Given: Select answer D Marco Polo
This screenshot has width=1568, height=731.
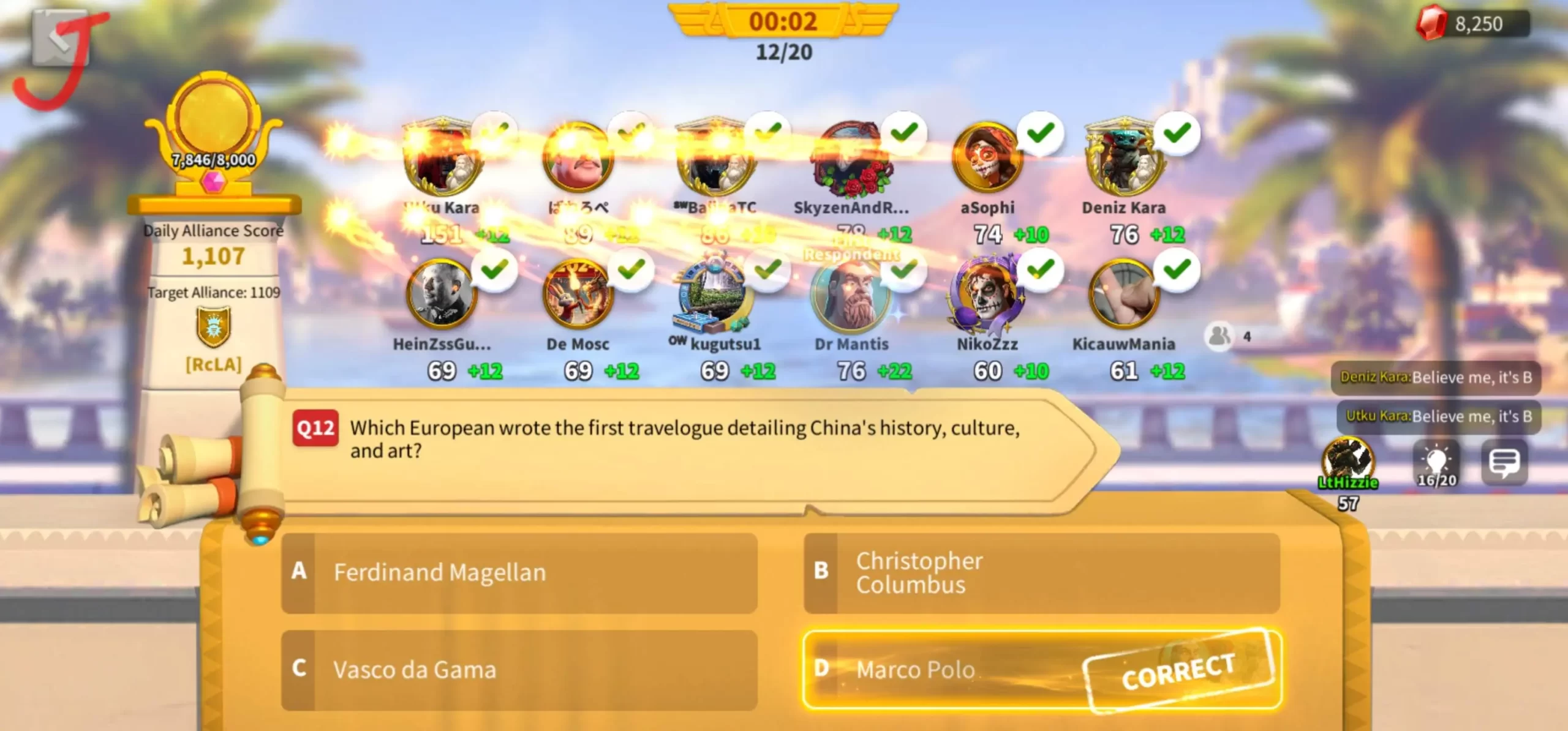Looking at the screenshot, I should coord(1041,669).
